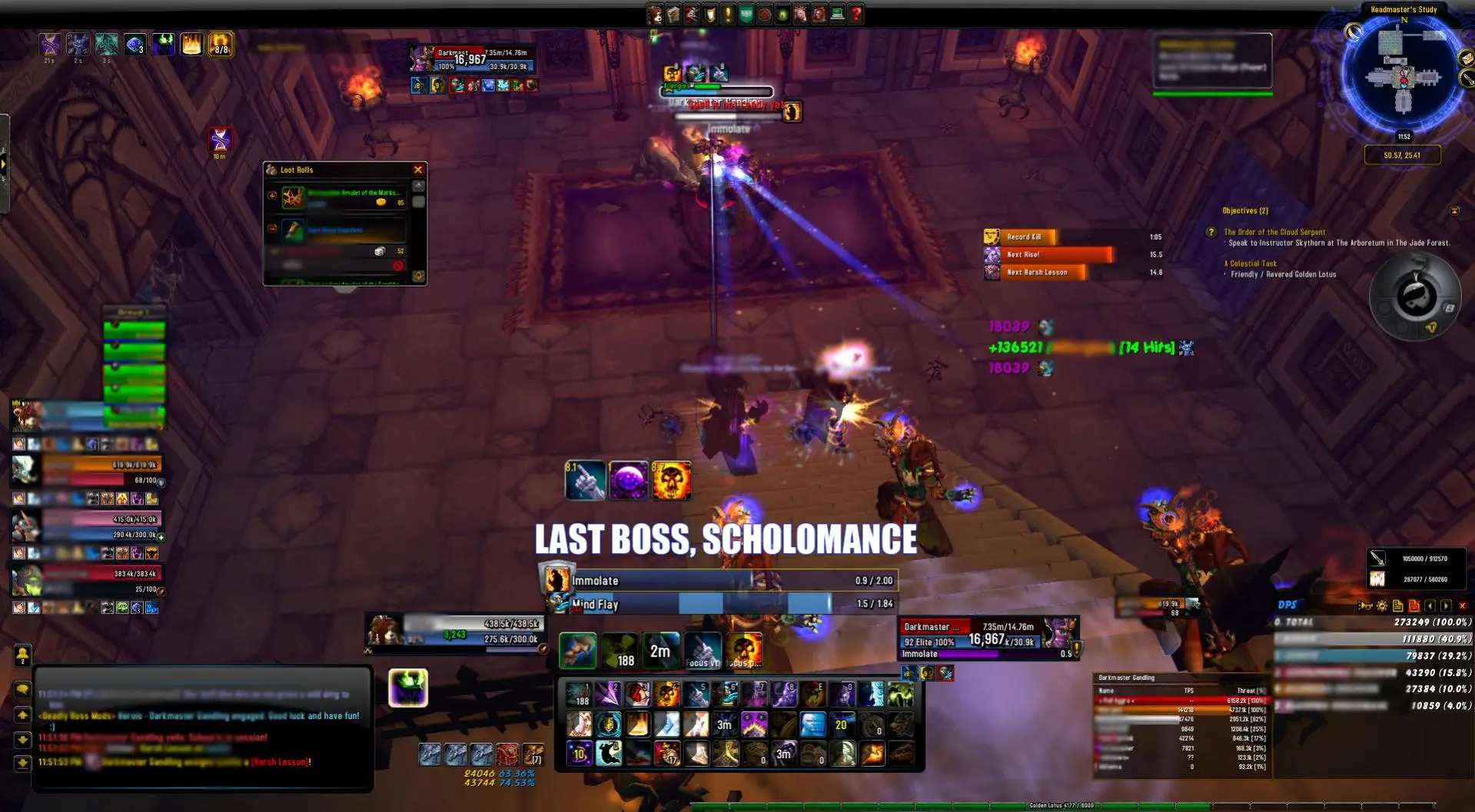
Task: Close the DPS meter window
Action: [x=1462, y=606]
